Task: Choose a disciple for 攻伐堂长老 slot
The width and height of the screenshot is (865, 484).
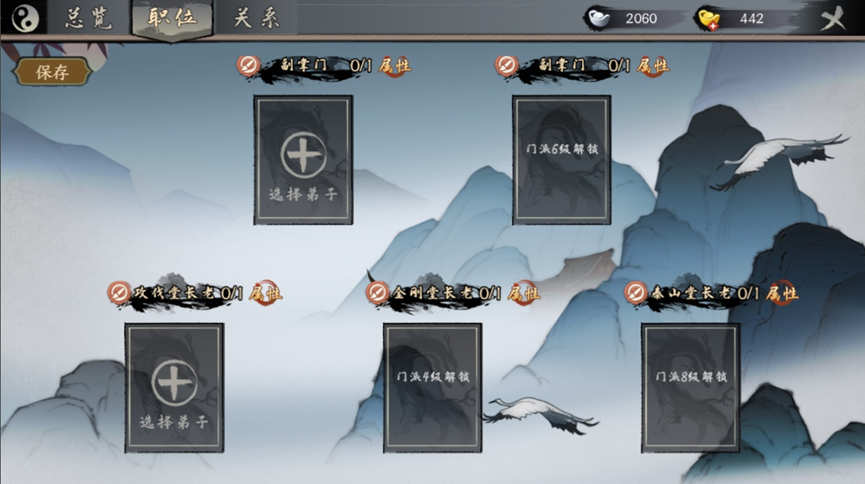Action: pos(174,387)
